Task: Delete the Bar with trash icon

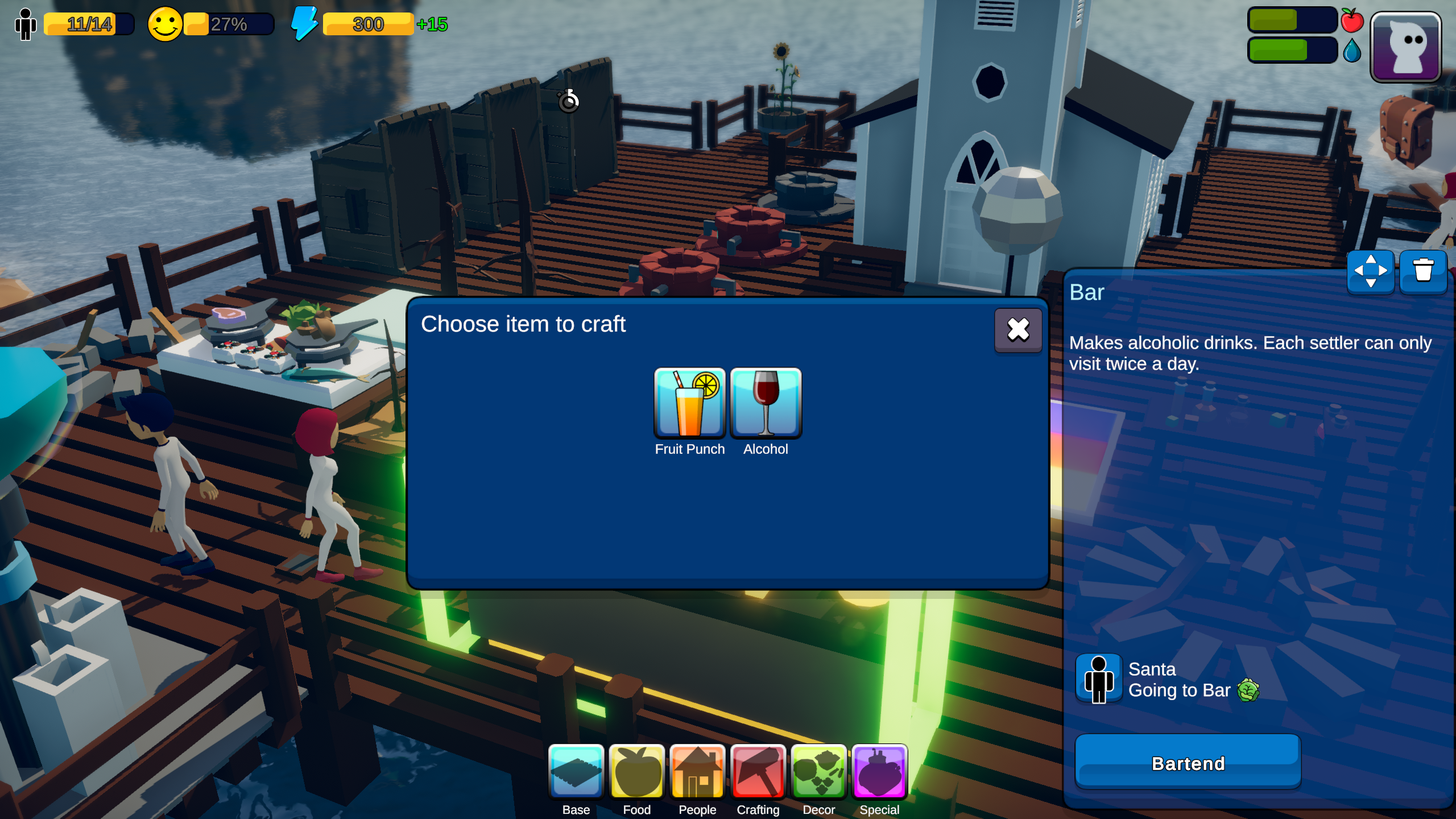Action: 1423,271
